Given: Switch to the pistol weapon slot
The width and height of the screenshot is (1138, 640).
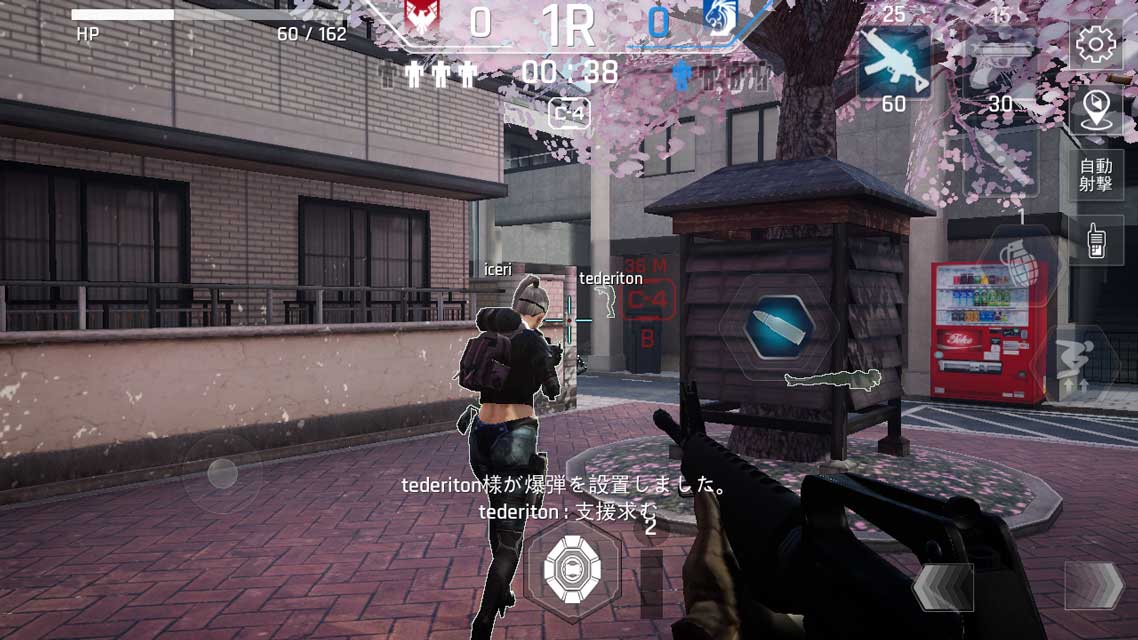Looking at the screenshot, I should coord(1000,63).
